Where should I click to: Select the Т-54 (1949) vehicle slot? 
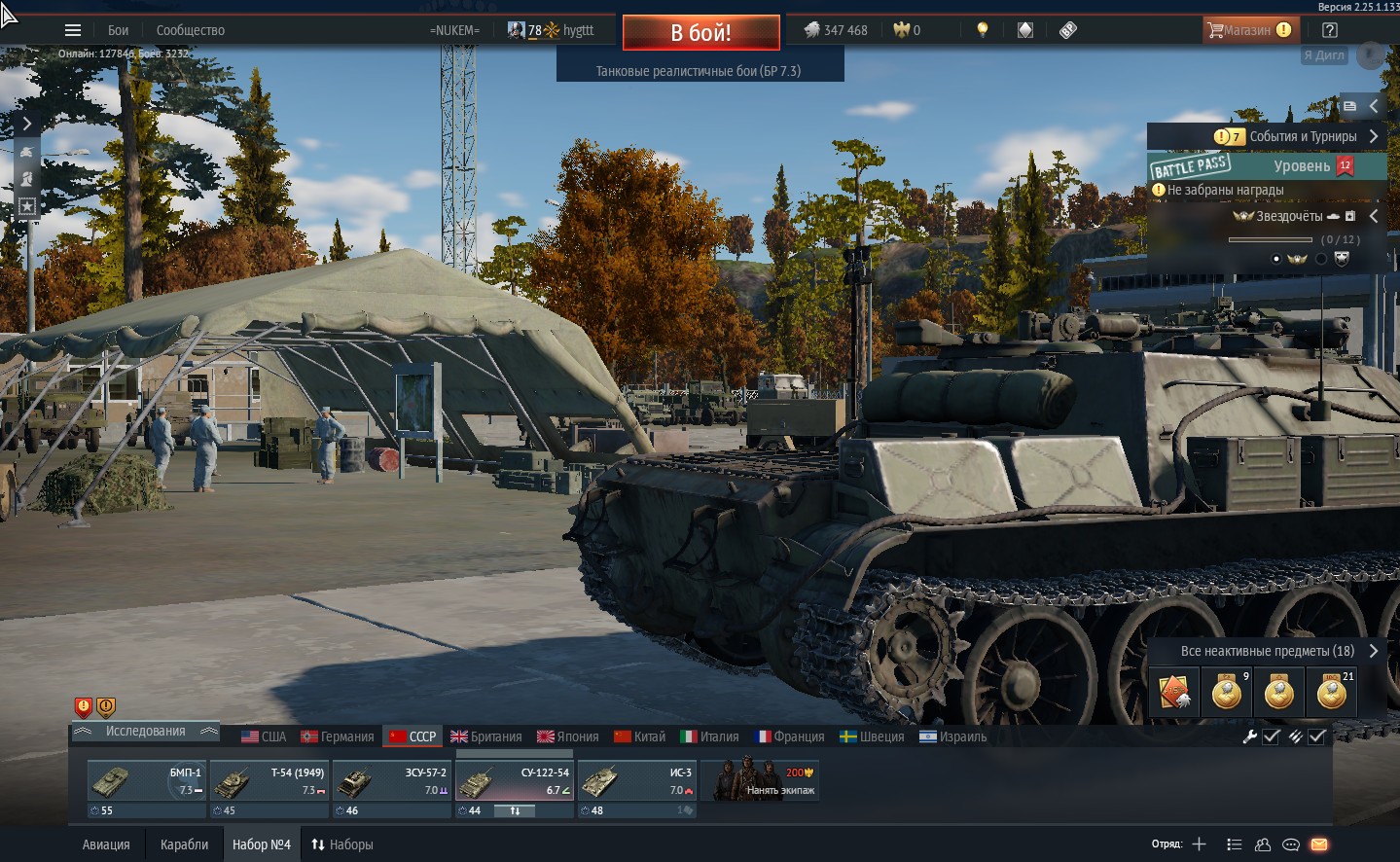(269, 781)
